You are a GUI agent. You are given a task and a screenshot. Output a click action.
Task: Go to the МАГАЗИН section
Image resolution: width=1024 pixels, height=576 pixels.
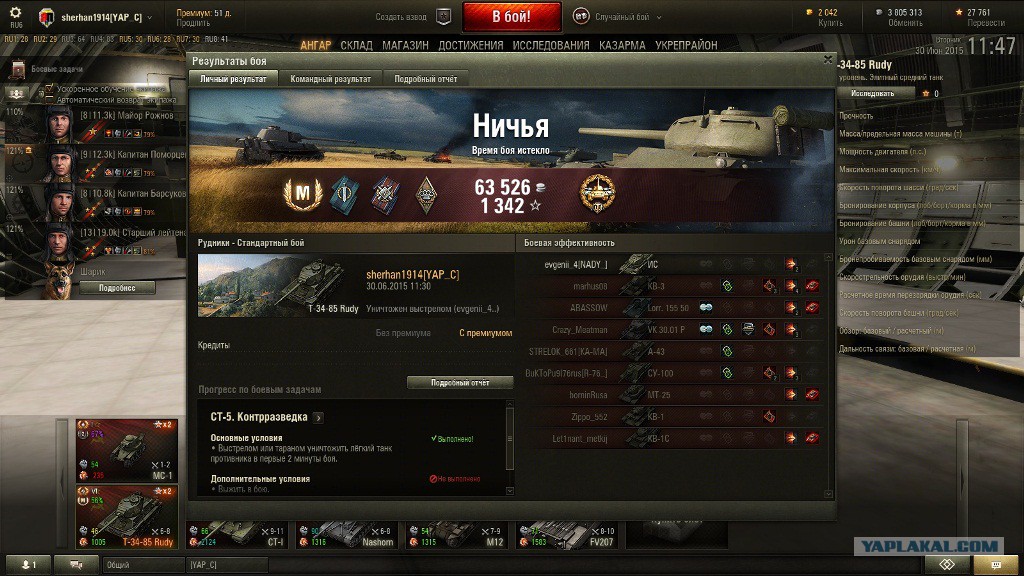[x=405, y=46]
